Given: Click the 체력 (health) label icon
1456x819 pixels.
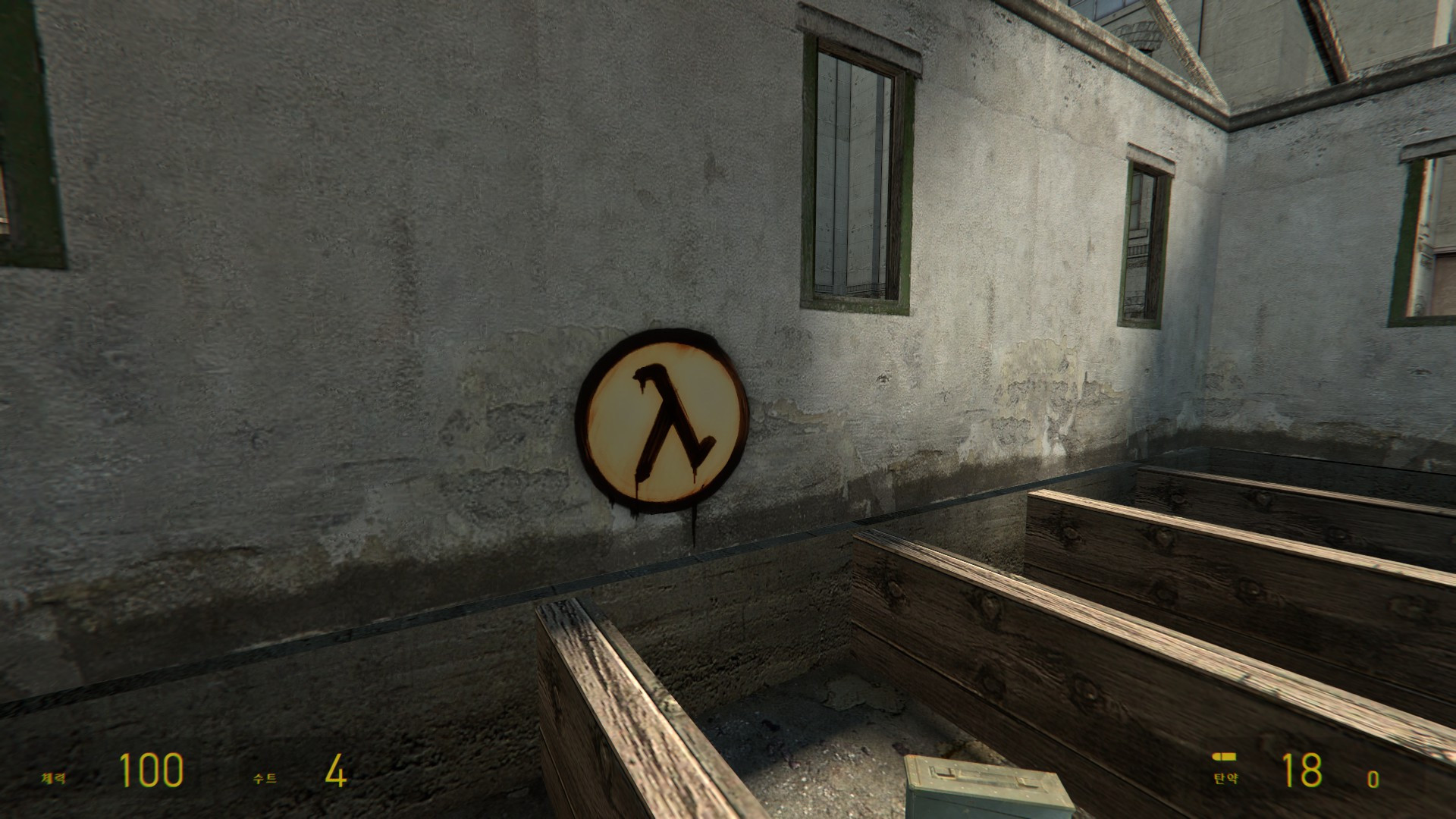Looking at the screenshot, I should pyautogui.click(x=52, y=777).
